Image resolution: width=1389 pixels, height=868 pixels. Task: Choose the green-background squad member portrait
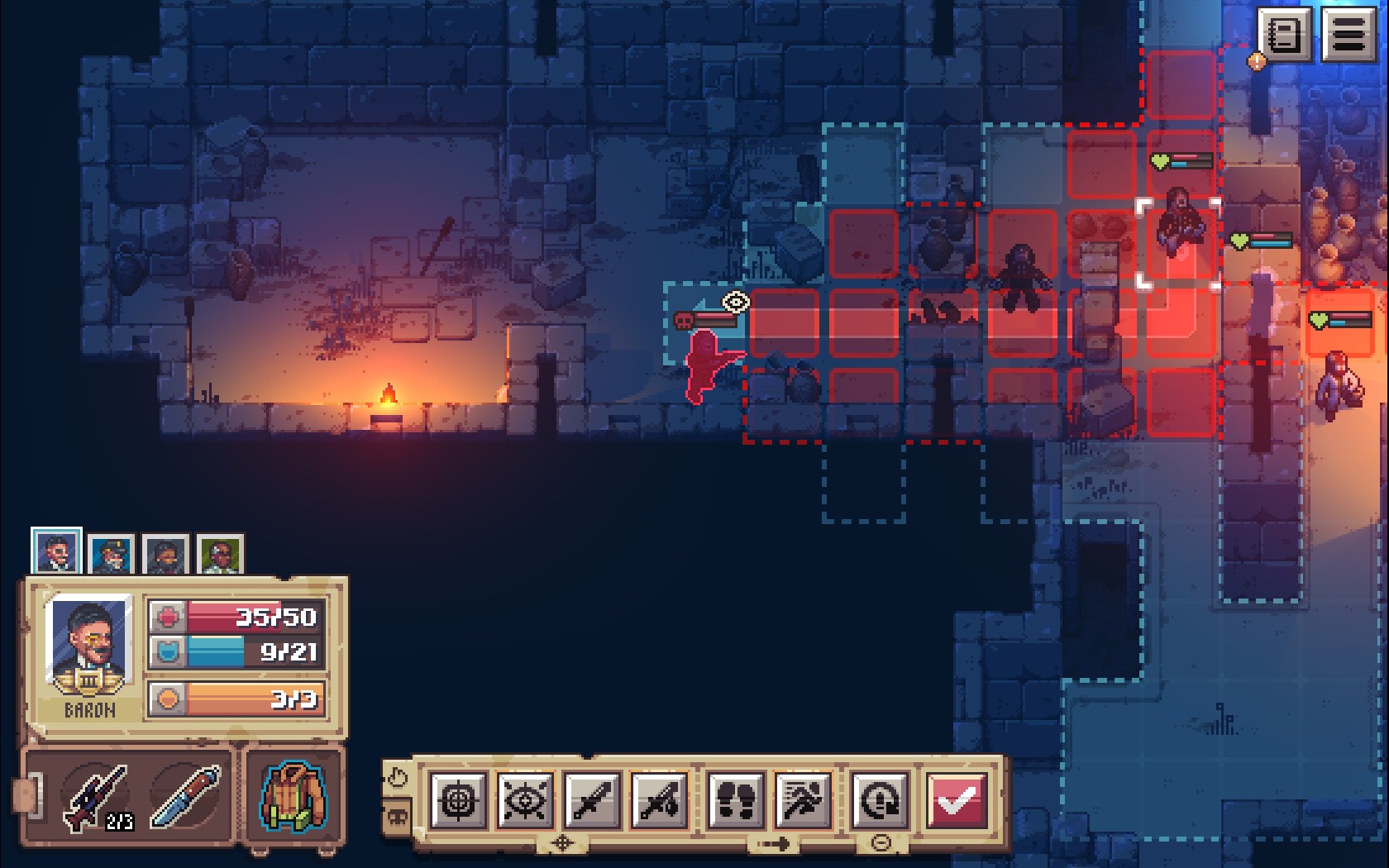pos(220,554)
